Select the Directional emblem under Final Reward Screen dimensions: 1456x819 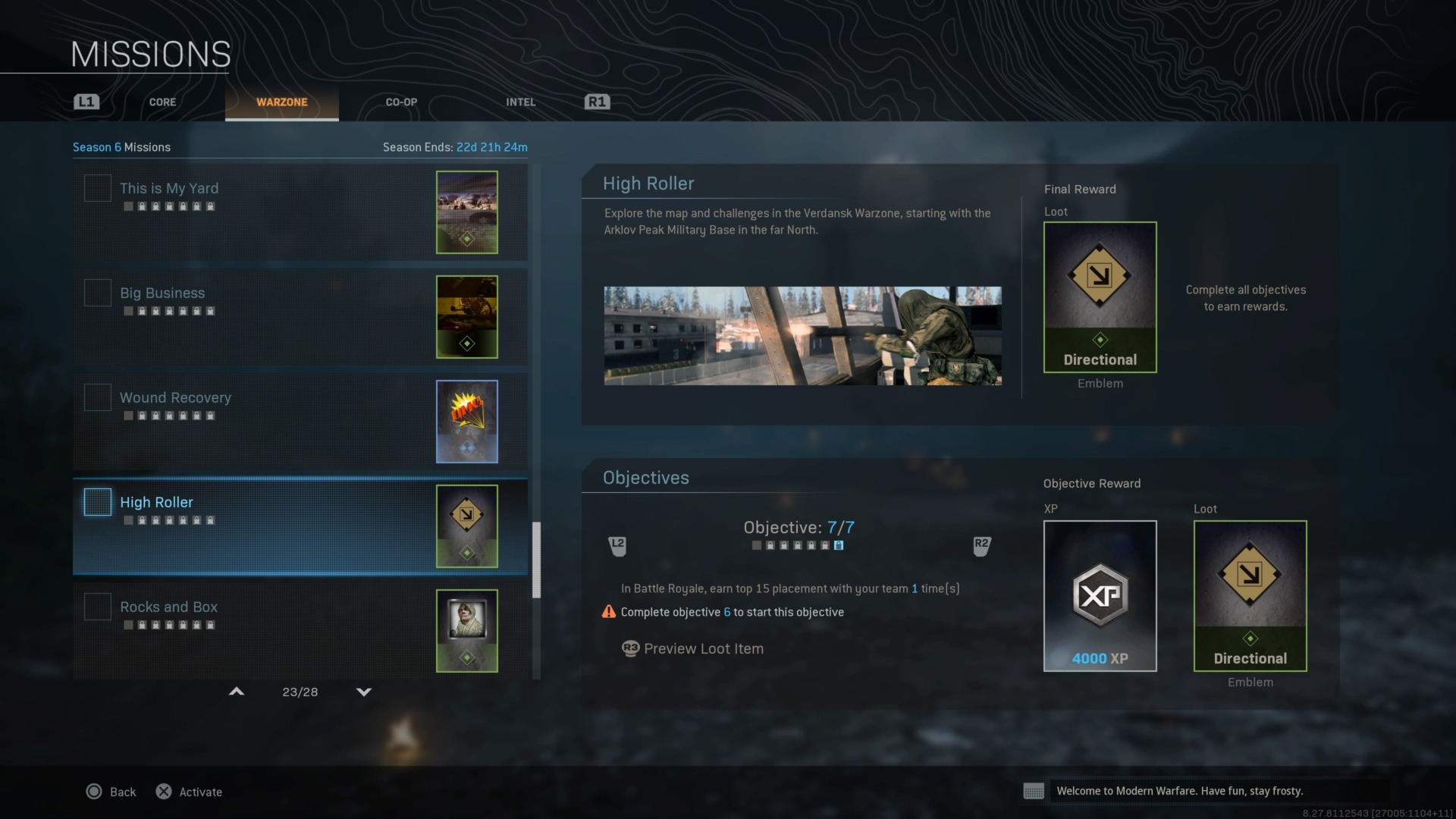[1100, 297]
